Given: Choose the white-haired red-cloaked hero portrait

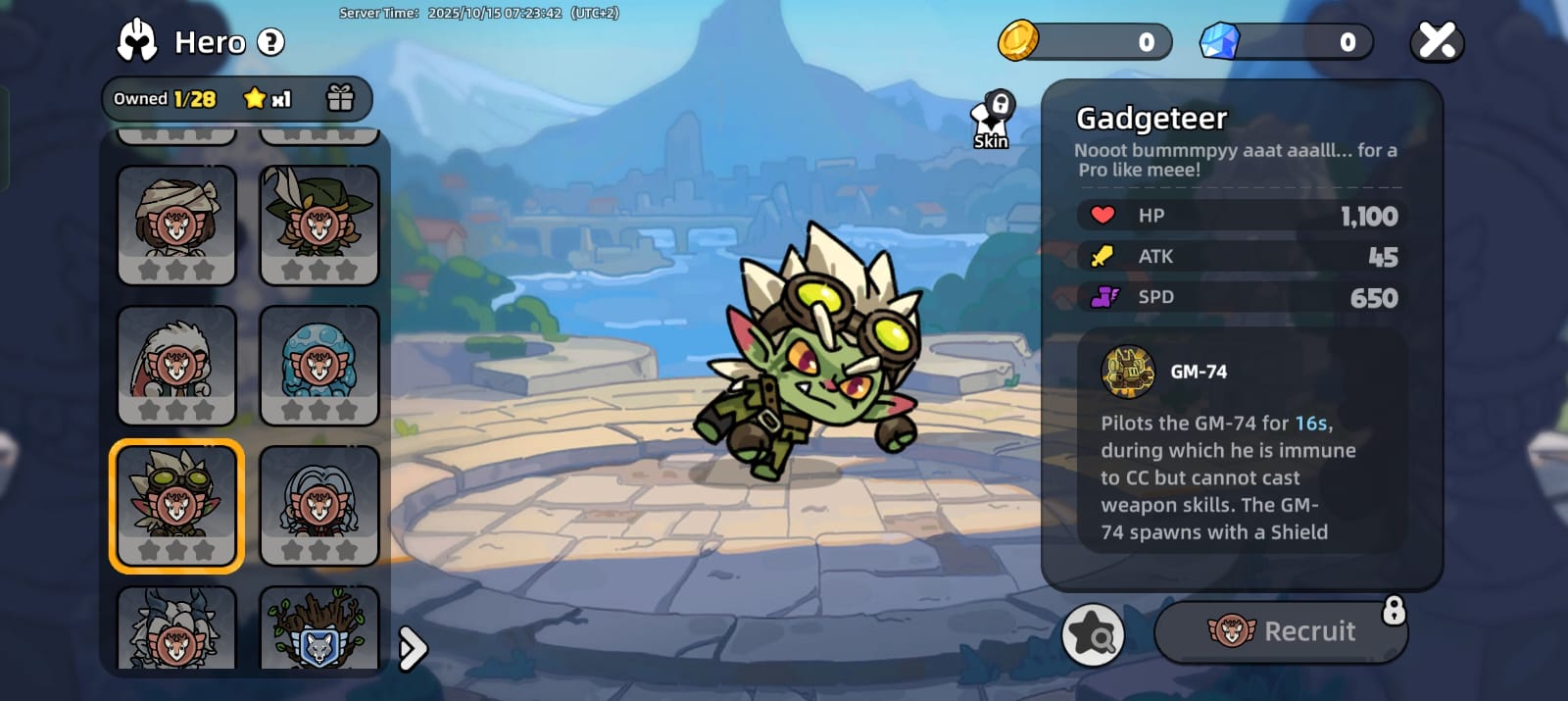Looking at the screenshot, I should (x=176, y=365).
